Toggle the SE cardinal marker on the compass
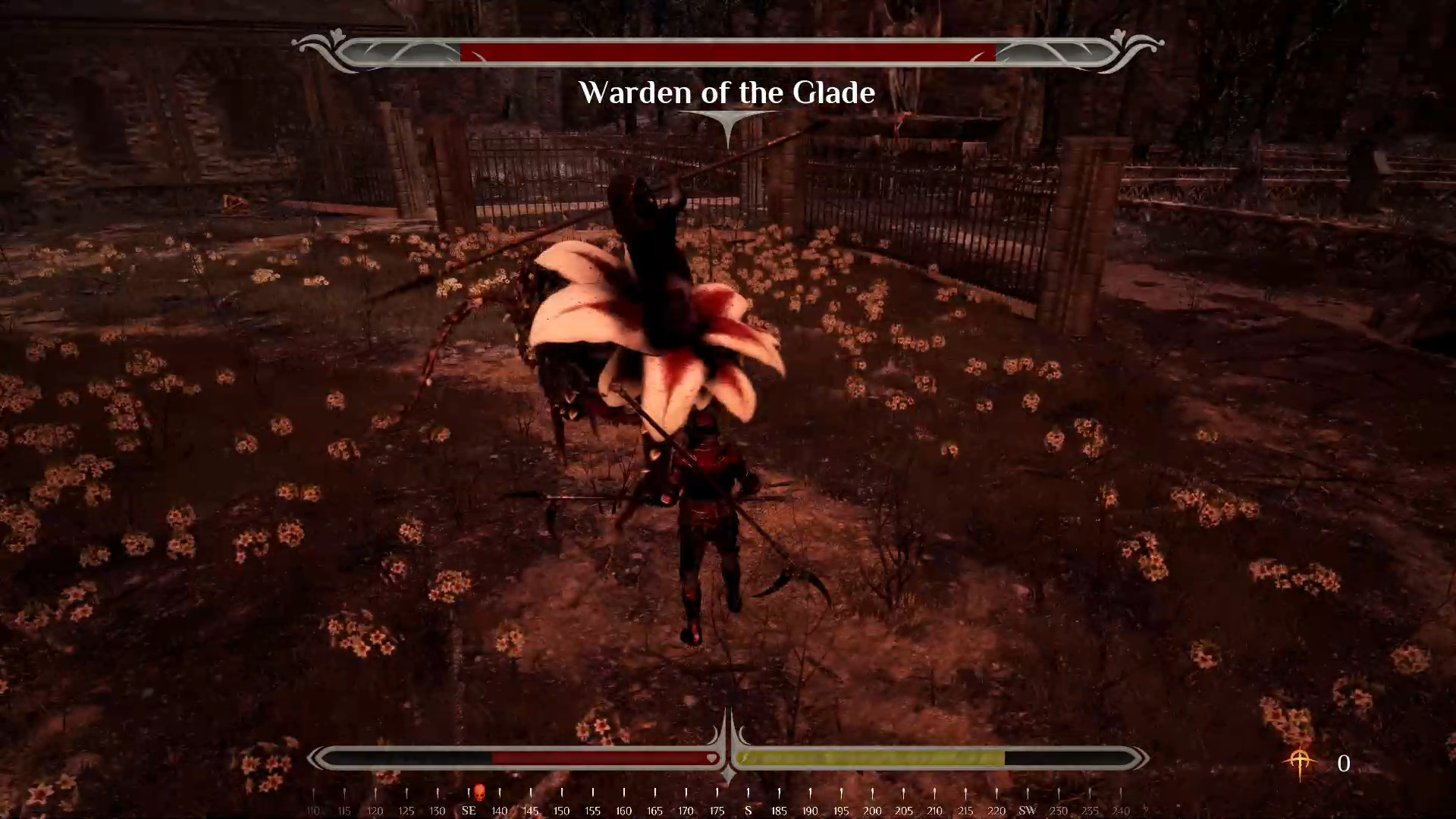 468,810
